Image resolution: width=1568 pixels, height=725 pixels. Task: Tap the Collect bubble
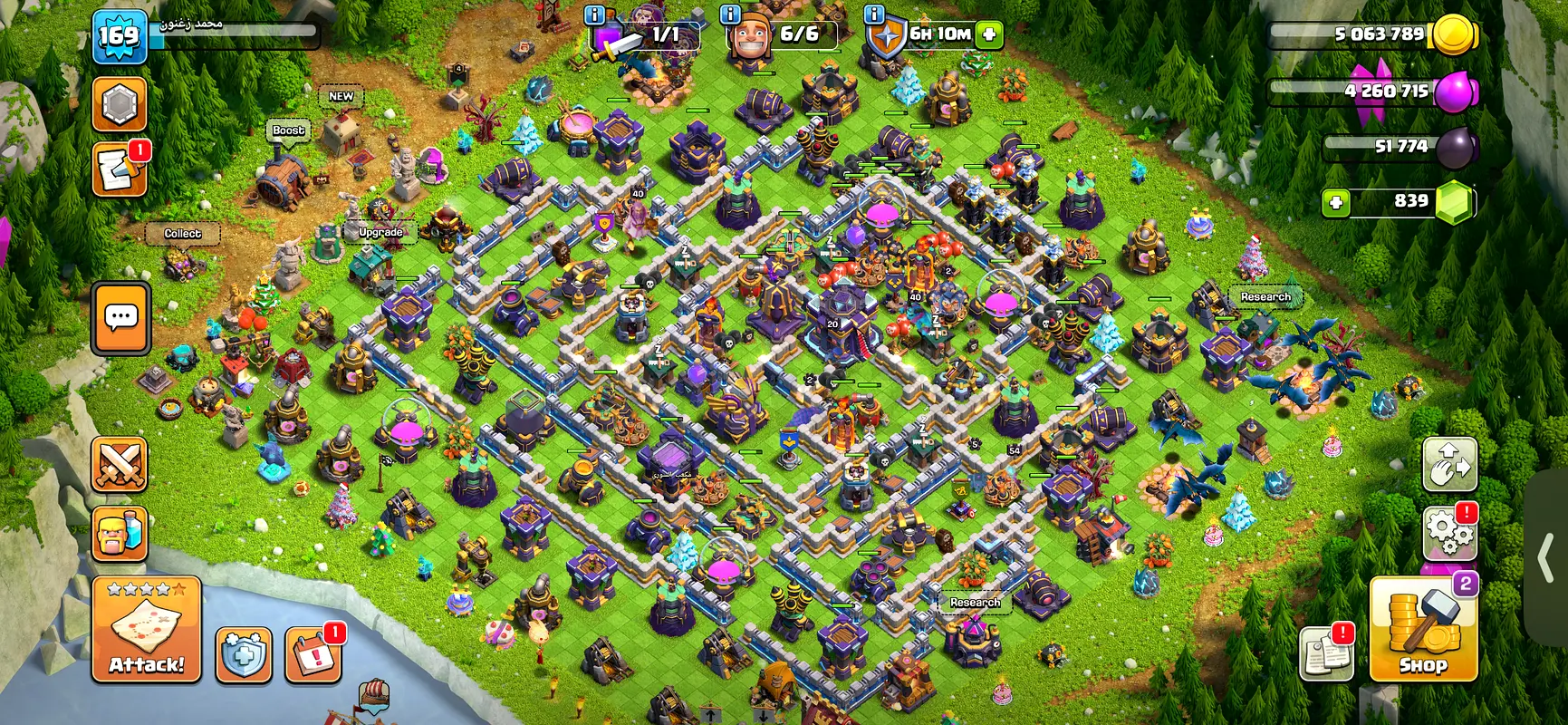click(x=183, y=234)
